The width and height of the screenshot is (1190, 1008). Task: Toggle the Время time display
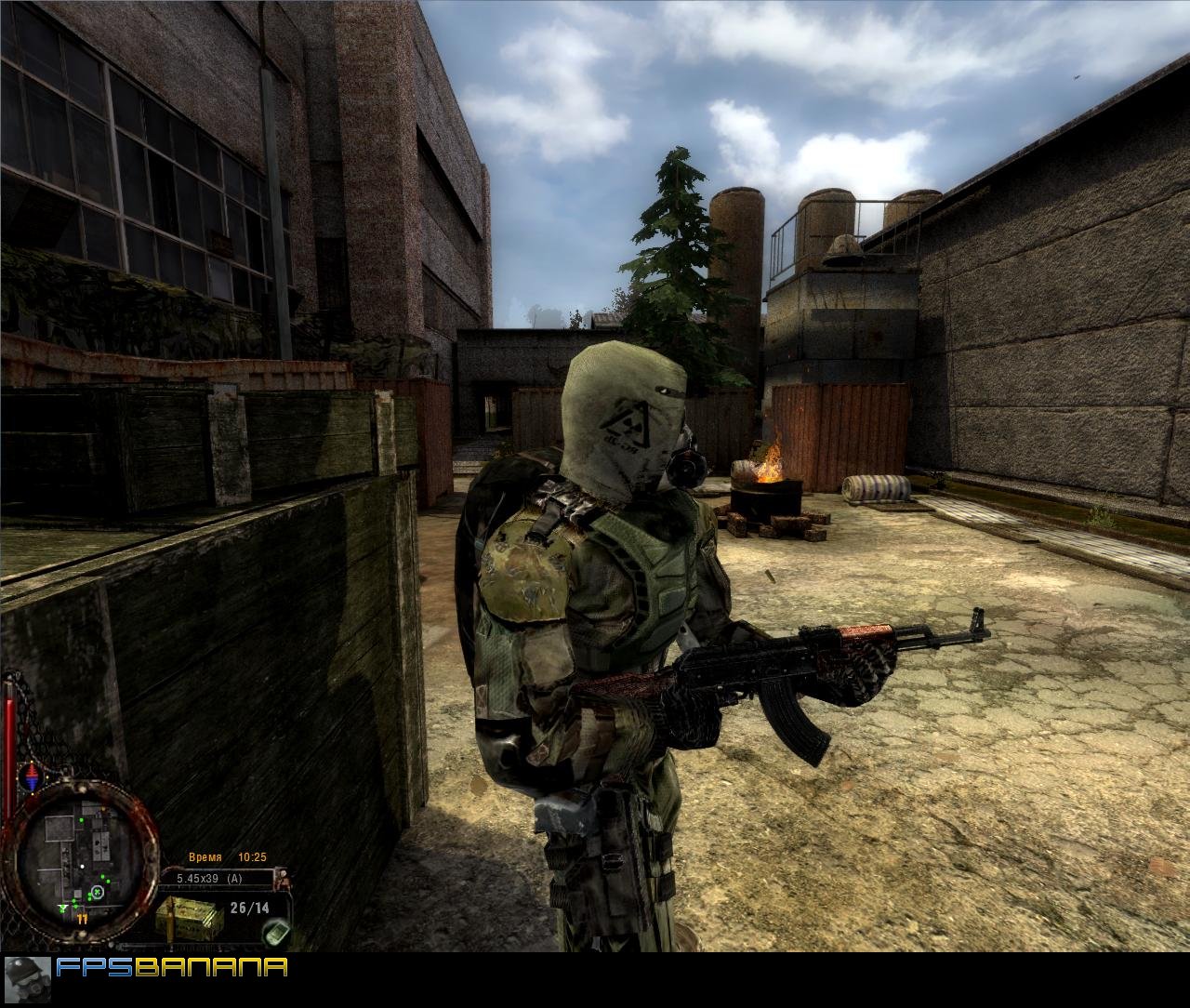pyautogui.click(x=205, y=856)
